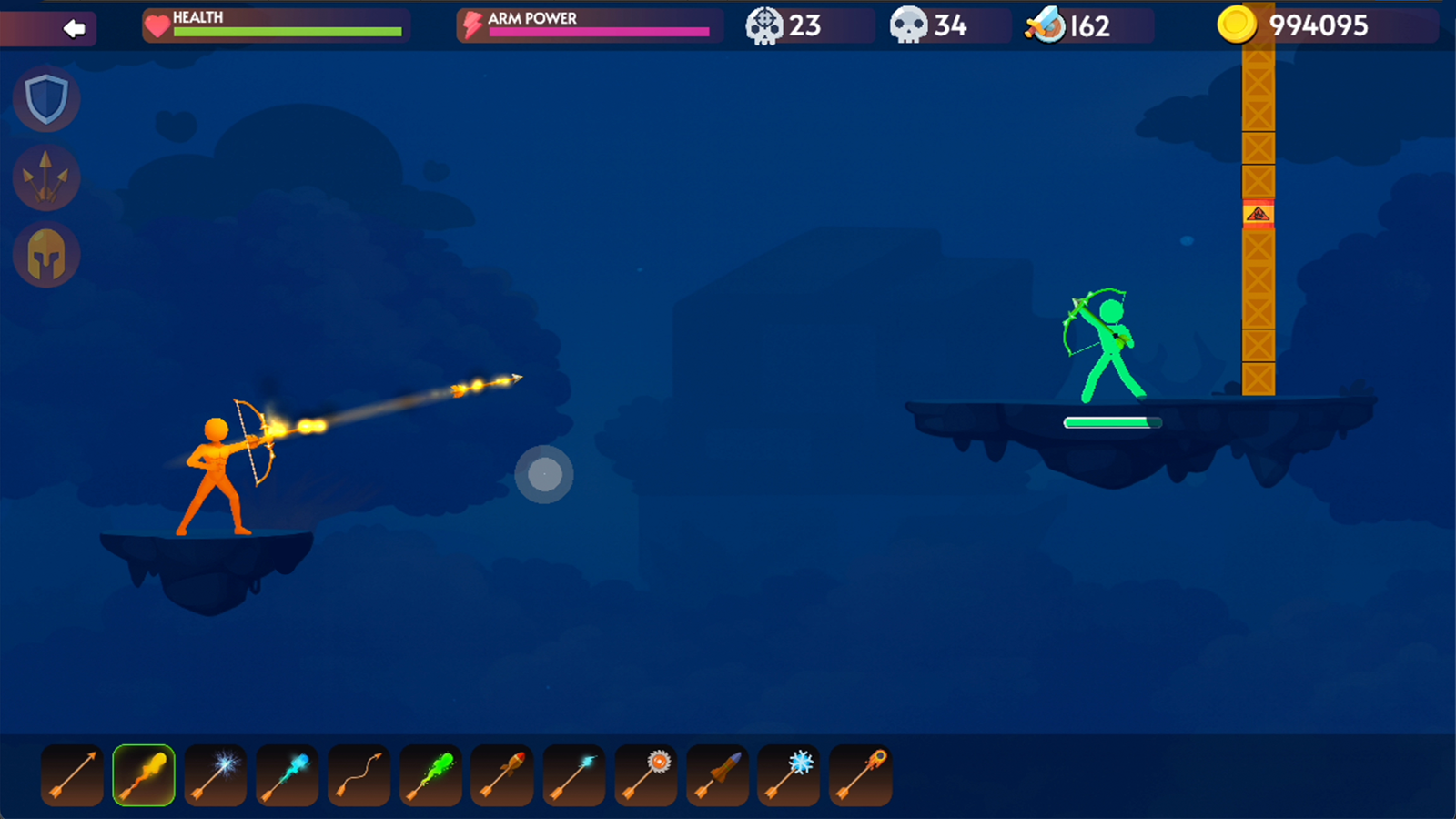Open the shield ability on the left sidebar
The image size is (1456, 819).
(x=46, y=100)
